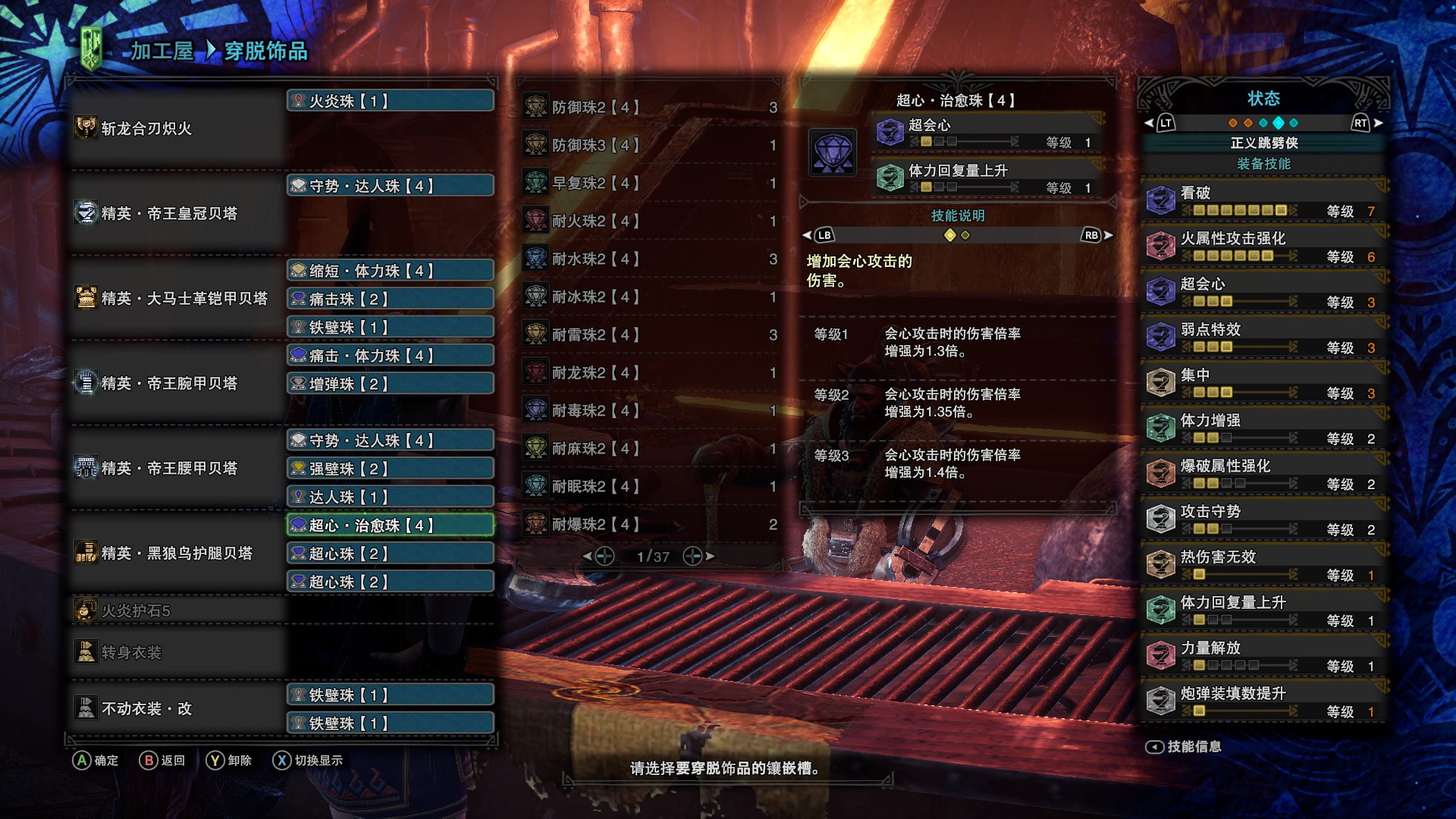Pick 耐雷珠2【4】 in the jewel list
Screen dimensions: 1456x819
tap(648, 335)
